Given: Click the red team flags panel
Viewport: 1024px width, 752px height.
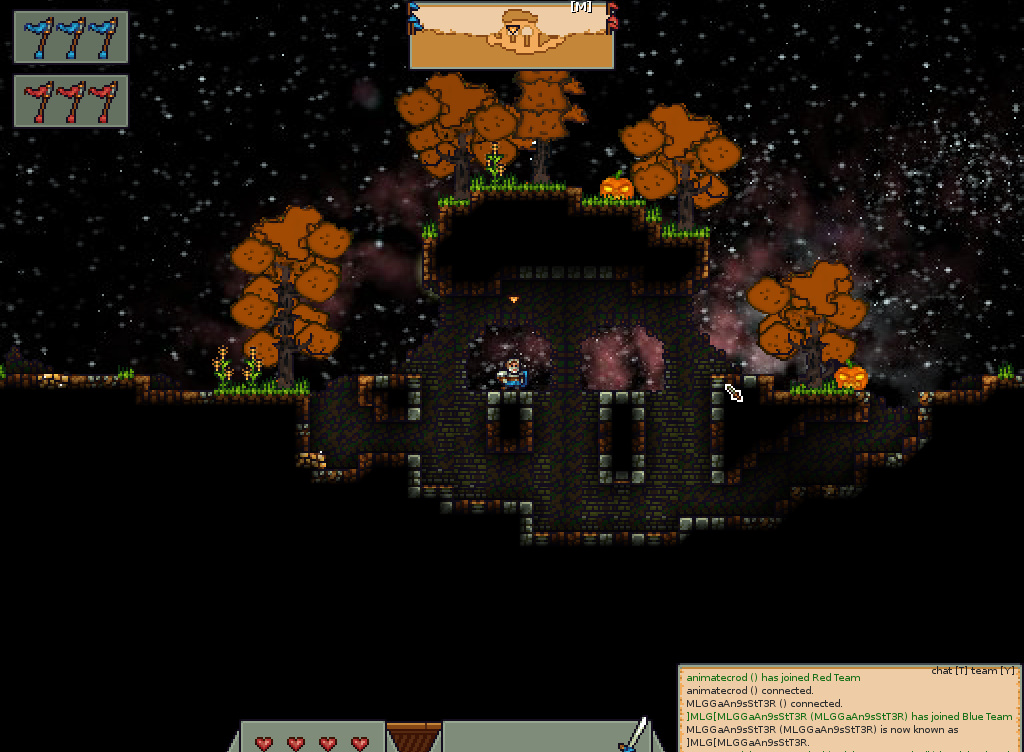Looking at the screenshot, I should point(71,101).
